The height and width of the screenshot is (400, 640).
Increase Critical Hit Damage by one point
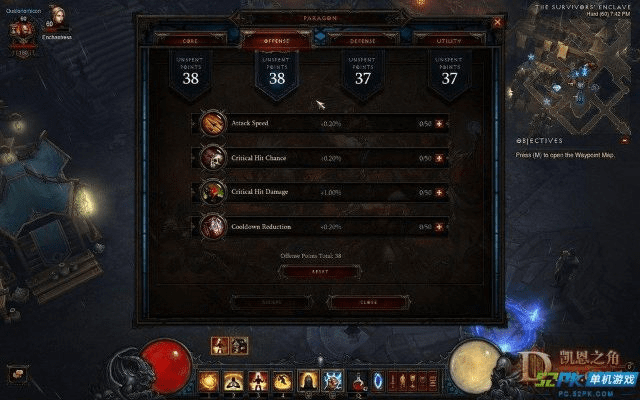click(438, 192)
